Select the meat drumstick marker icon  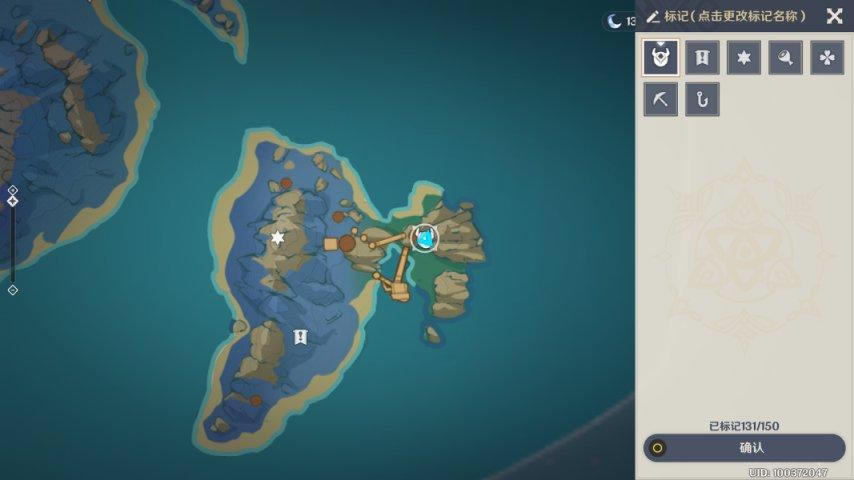coord(785,58)
